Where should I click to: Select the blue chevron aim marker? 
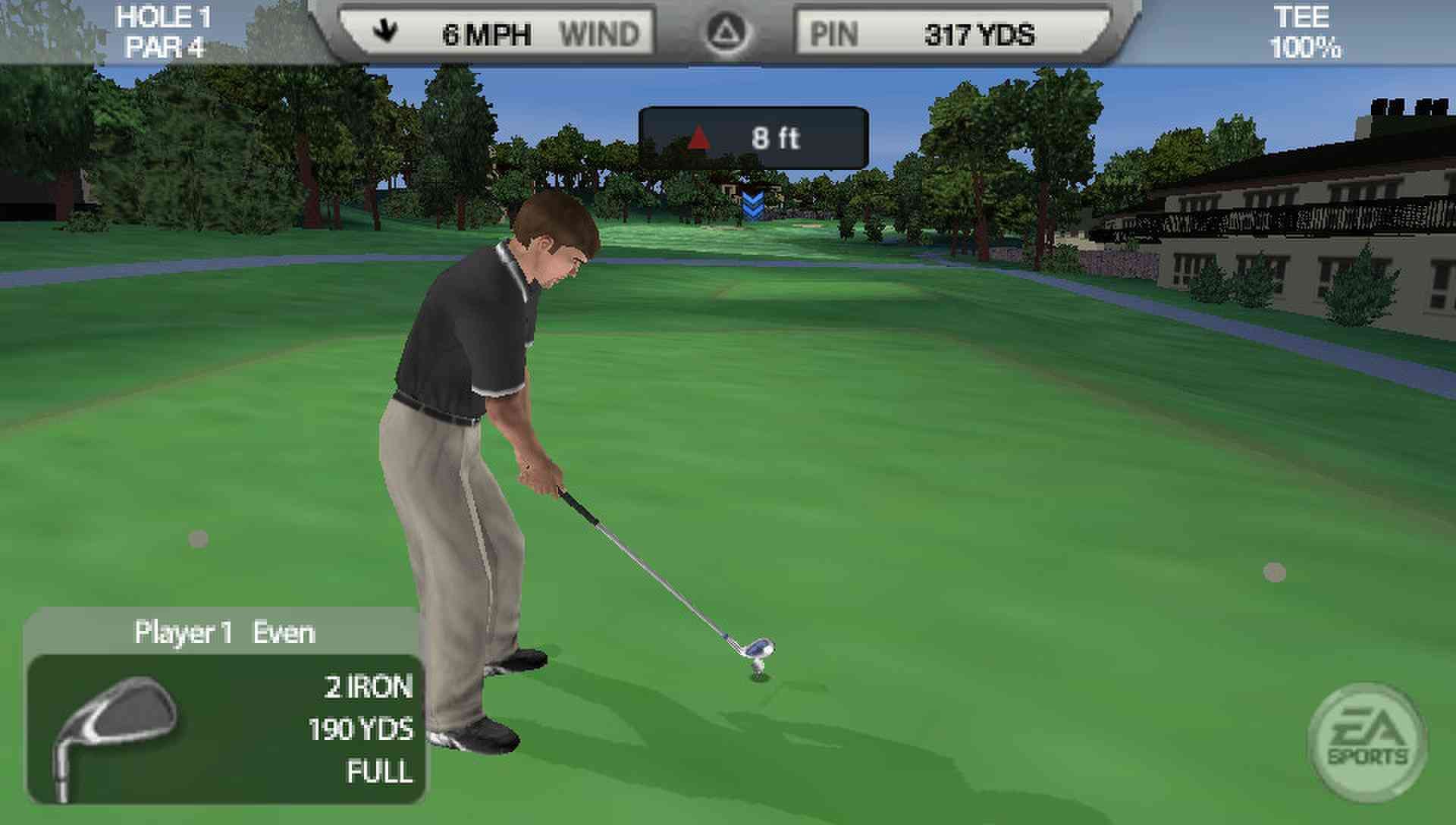coord(752,205)
